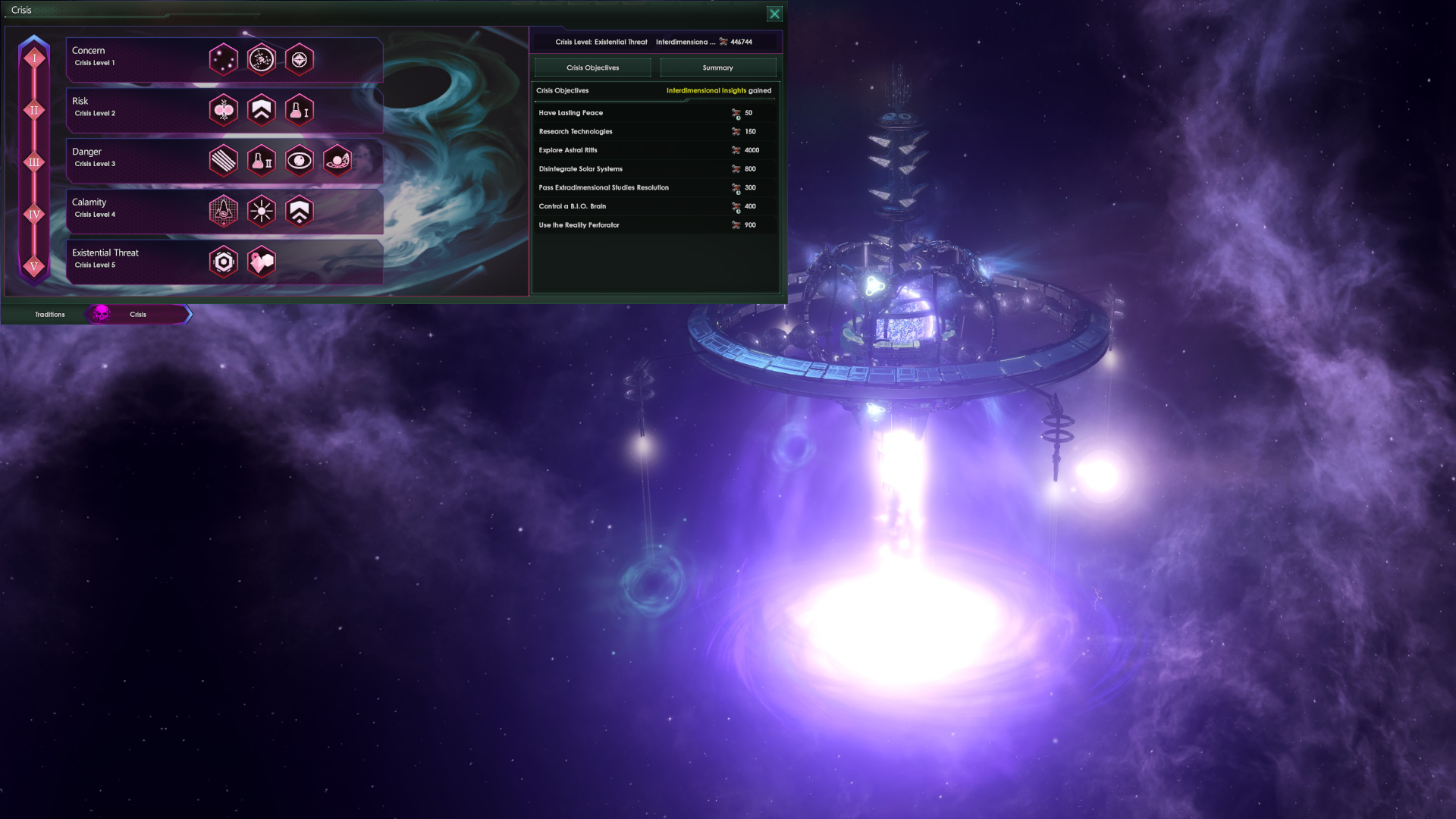The image size is (1456, 819).
Task: Select the starburst perk icon in Calamity
Action: pyautogui.click(x=262, y=212)
